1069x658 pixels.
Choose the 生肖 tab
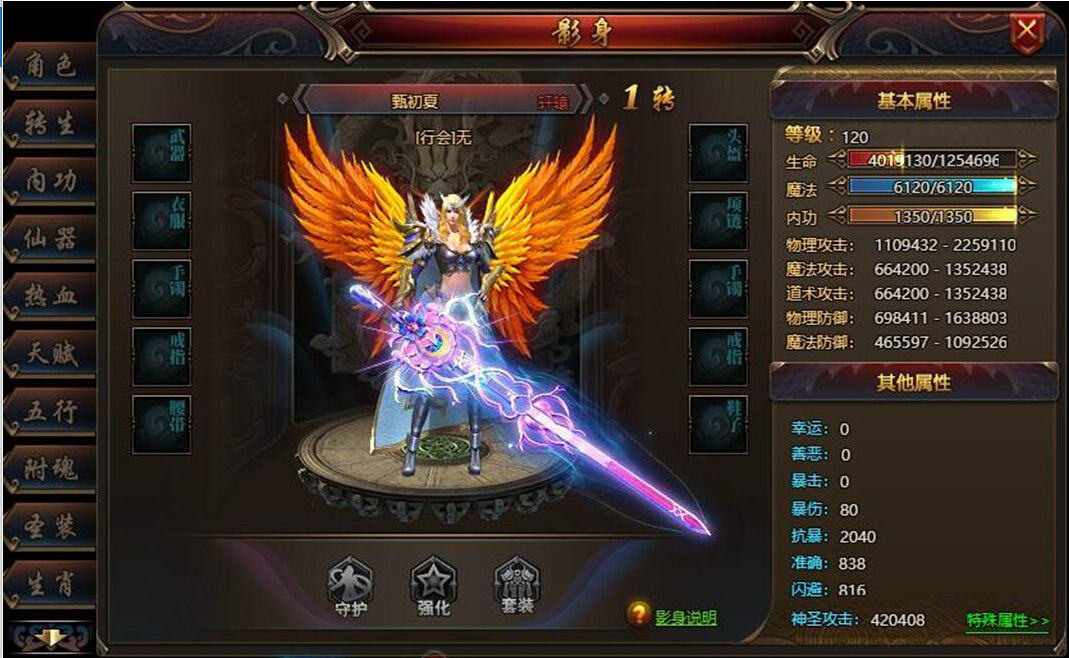click(50, 584)
